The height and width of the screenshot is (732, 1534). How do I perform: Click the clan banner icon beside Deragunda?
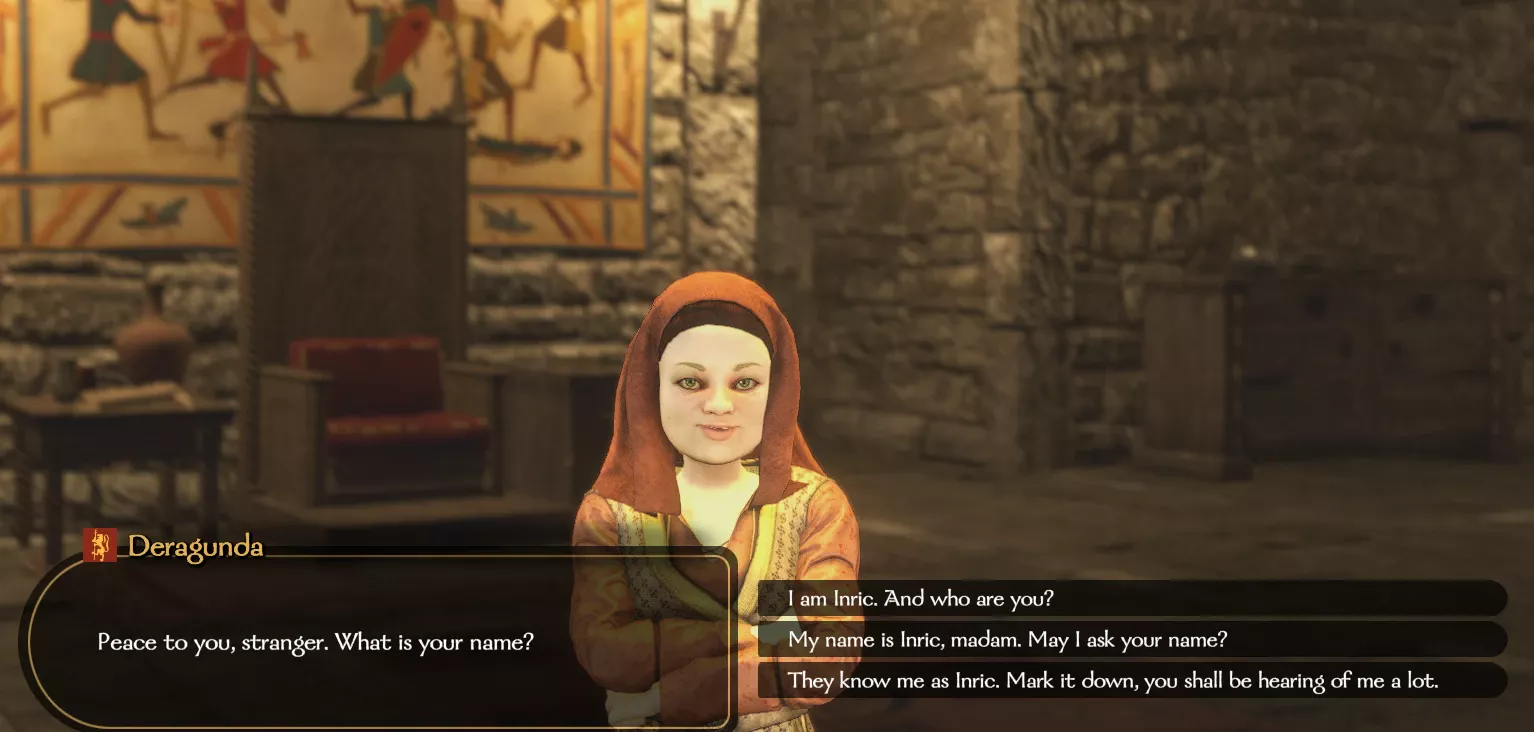100,545
